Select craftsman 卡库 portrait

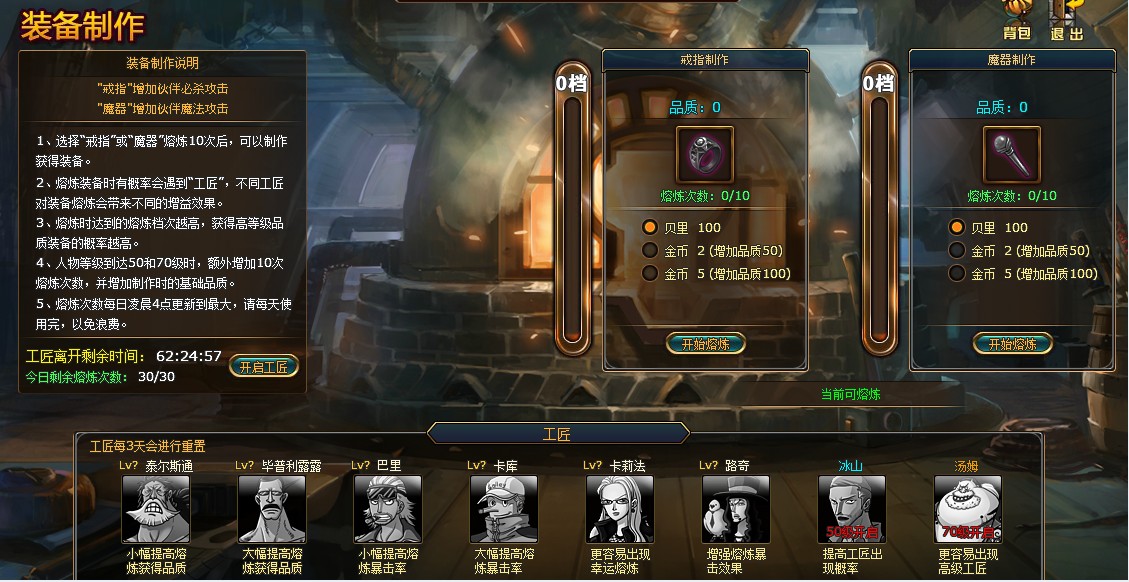pyautogui.click(x=504, y=509)
